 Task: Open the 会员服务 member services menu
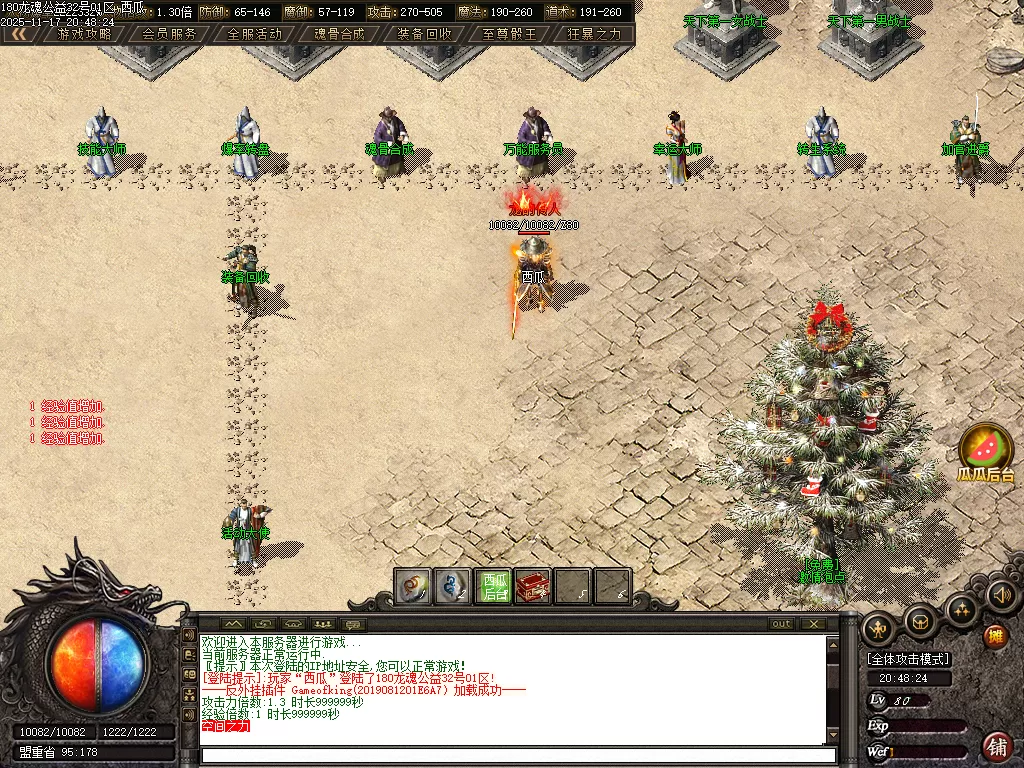coord(169,33)
